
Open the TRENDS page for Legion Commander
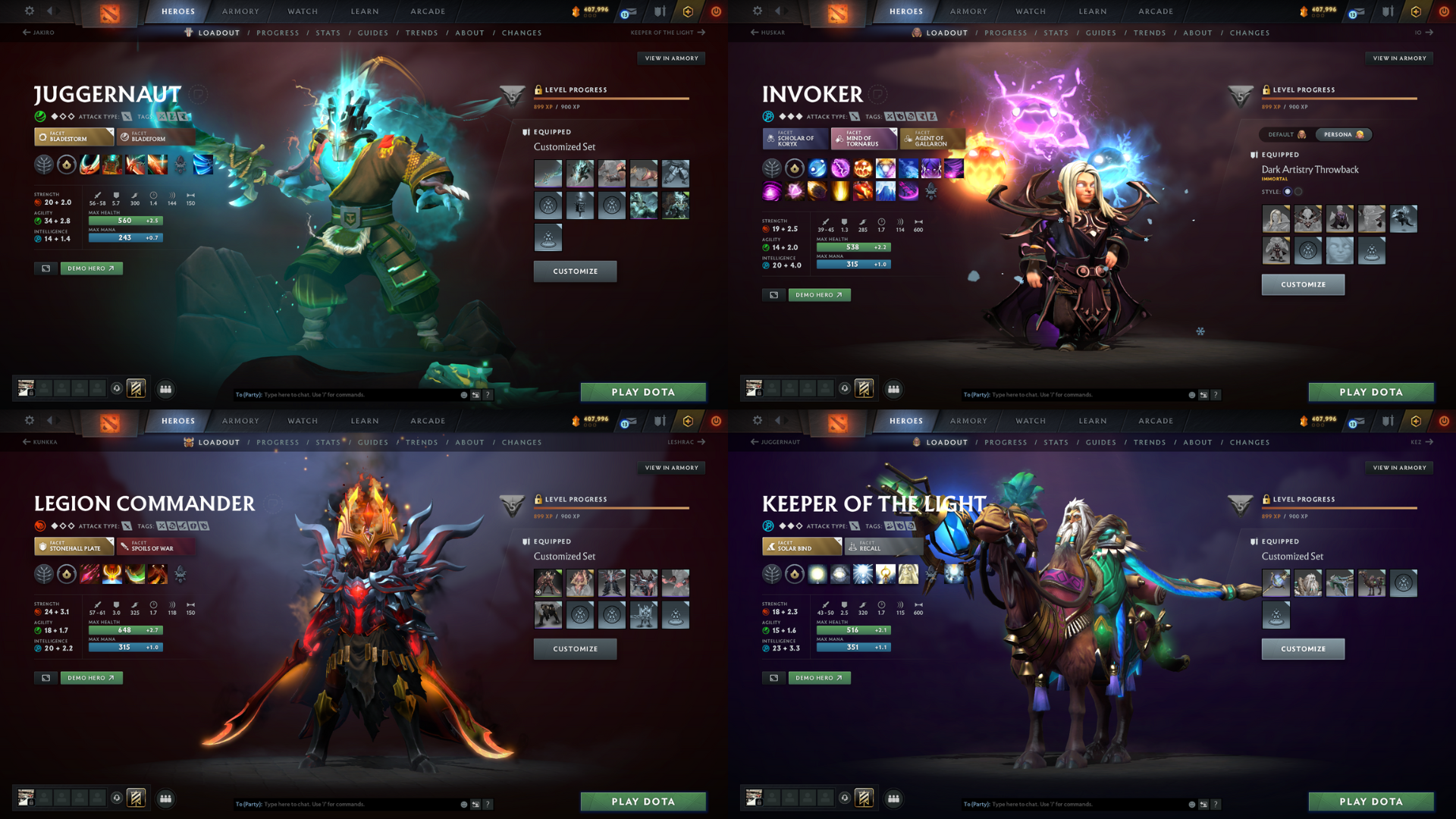click(421, 442)
